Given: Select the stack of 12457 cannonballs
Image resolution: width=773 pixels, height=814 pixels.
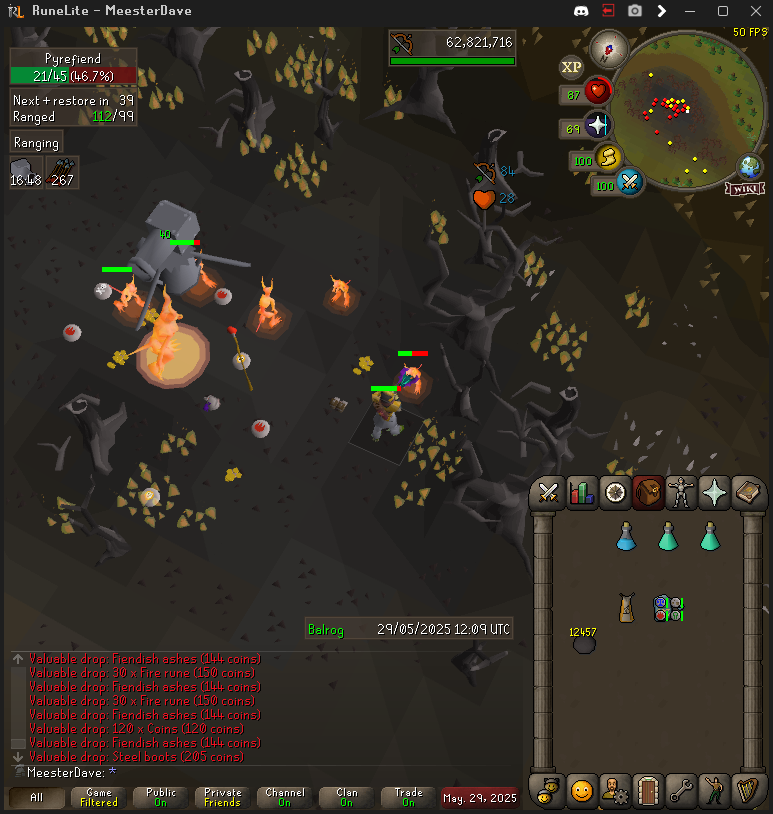Looking at the screenshot, I should tap(584, 643).
